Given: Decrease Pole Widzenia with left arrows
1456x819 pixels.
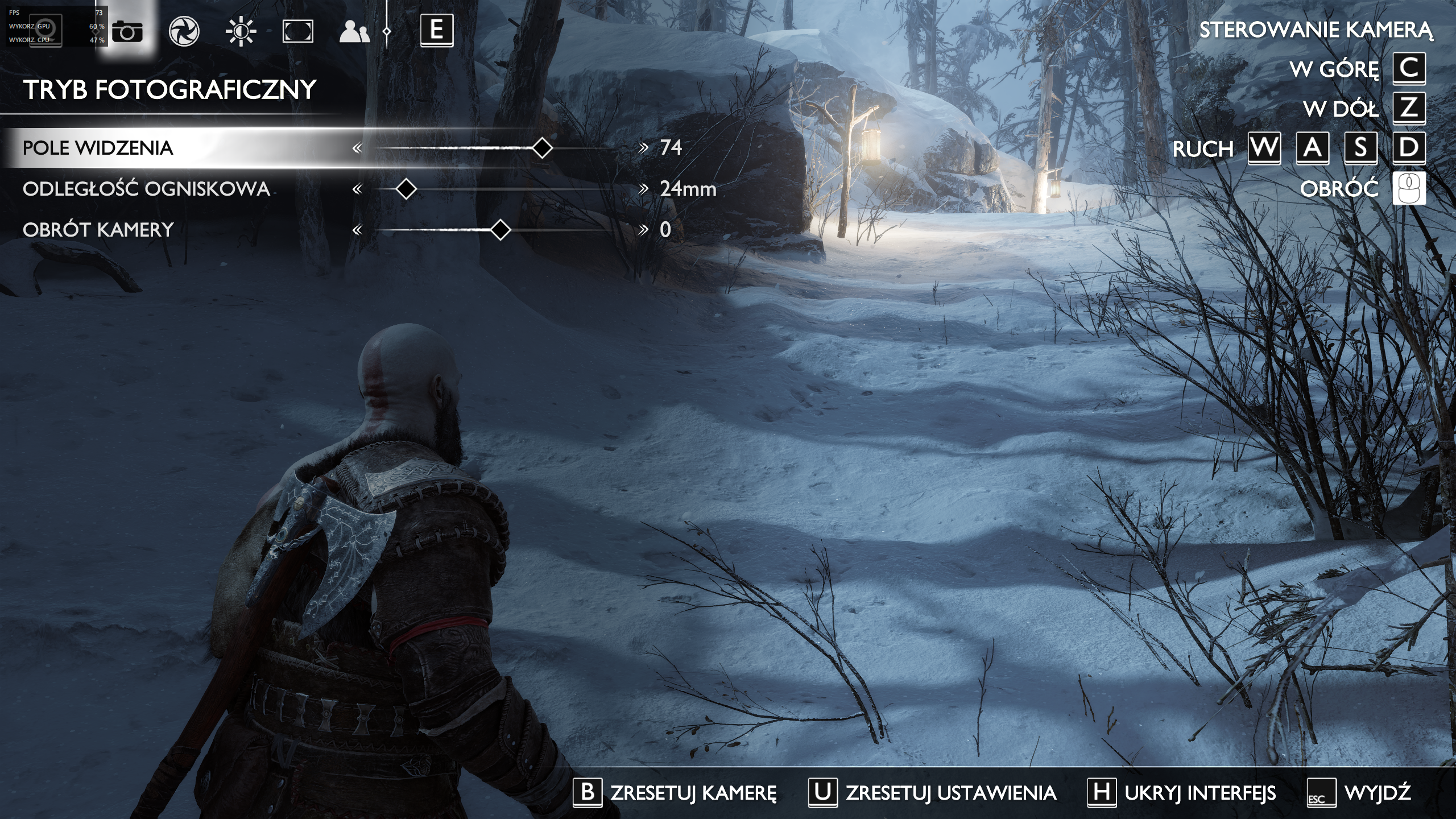Looking at the screenshot, I should point(357,148).
